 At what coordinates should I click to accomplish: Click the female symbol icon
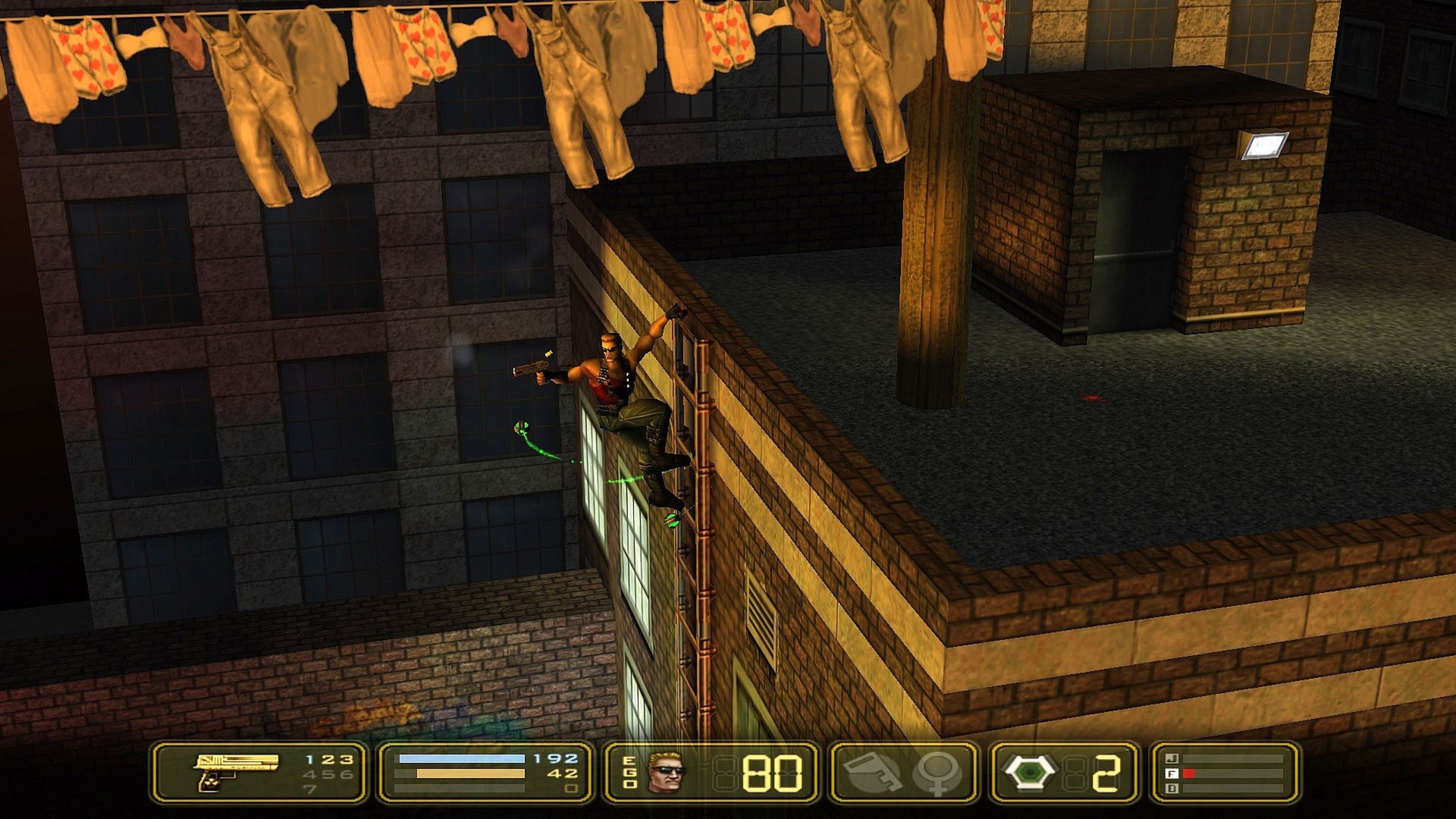tap(938, 773)
